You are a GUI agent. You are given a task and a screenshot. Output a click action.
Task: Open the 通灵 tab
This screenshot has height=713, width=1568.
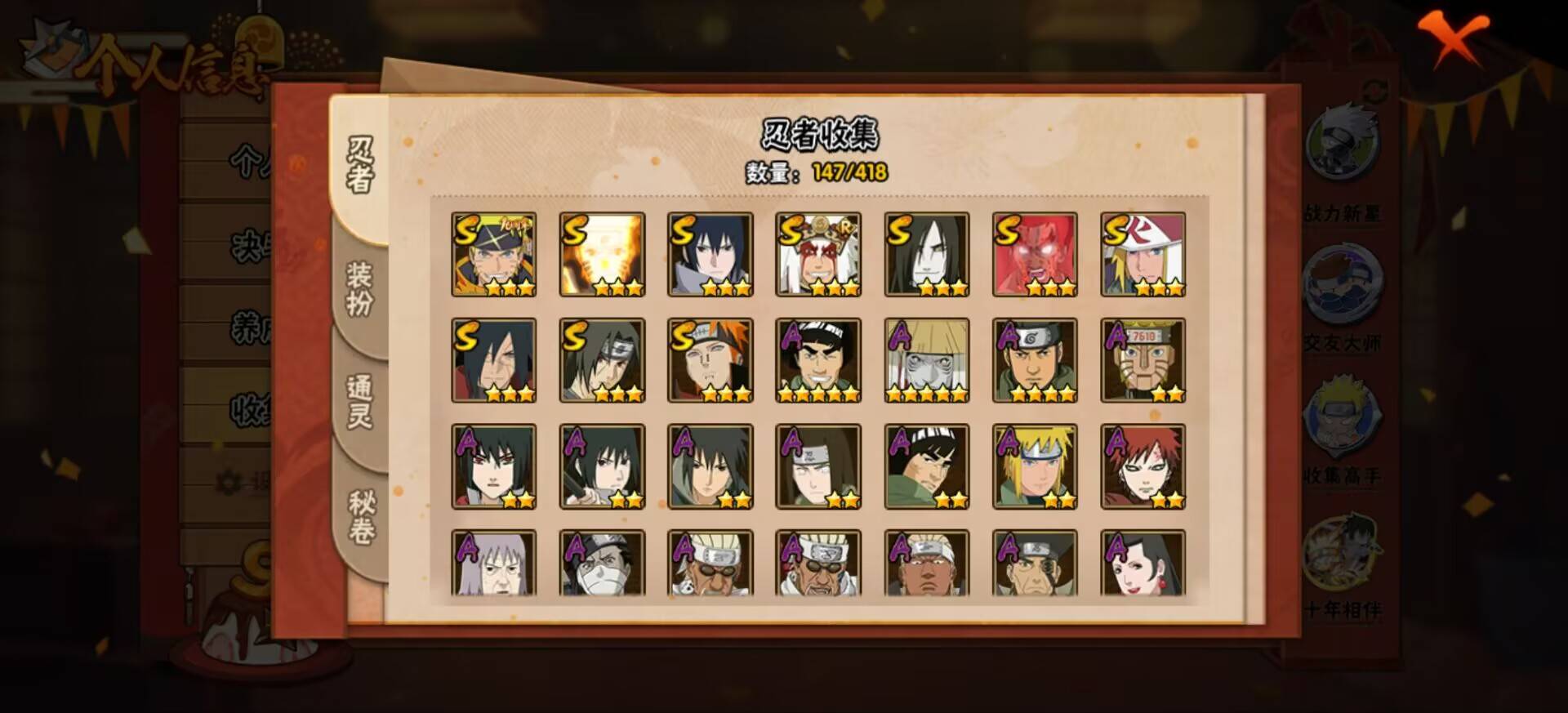(x=360, y=401)
